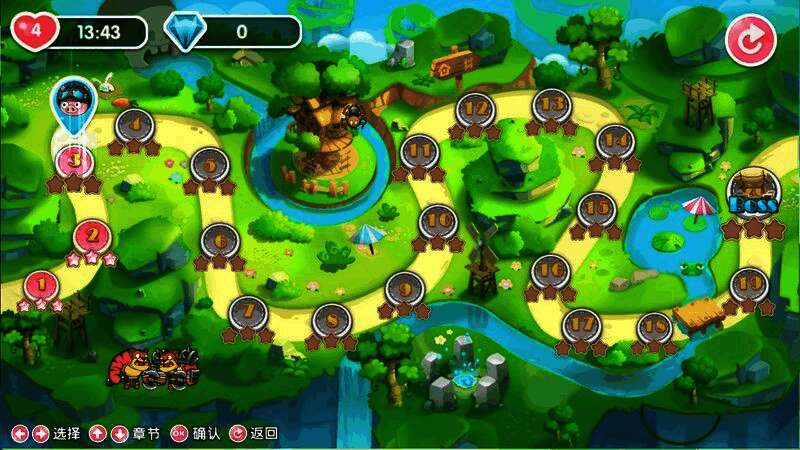The image size is (800, 450).
Task: Choose the level 8 node
Action: pos(331,320)
